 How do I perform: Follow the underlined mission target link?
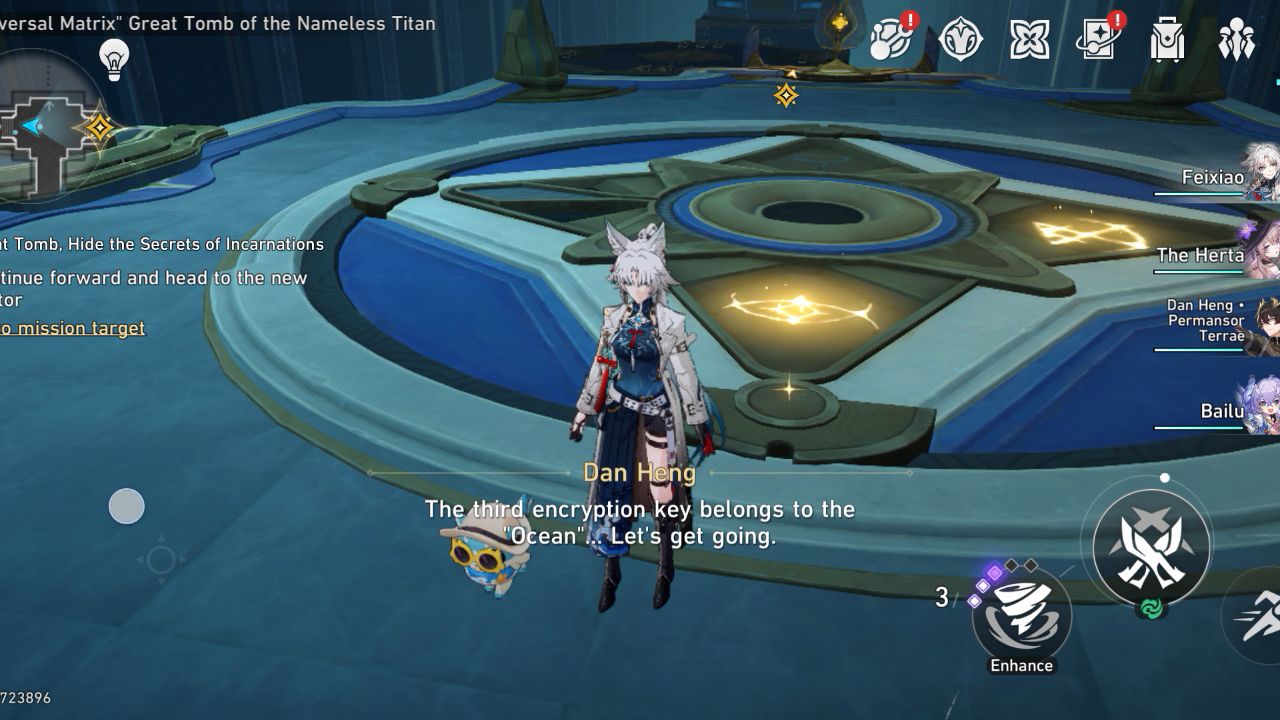tap(72, 328)
